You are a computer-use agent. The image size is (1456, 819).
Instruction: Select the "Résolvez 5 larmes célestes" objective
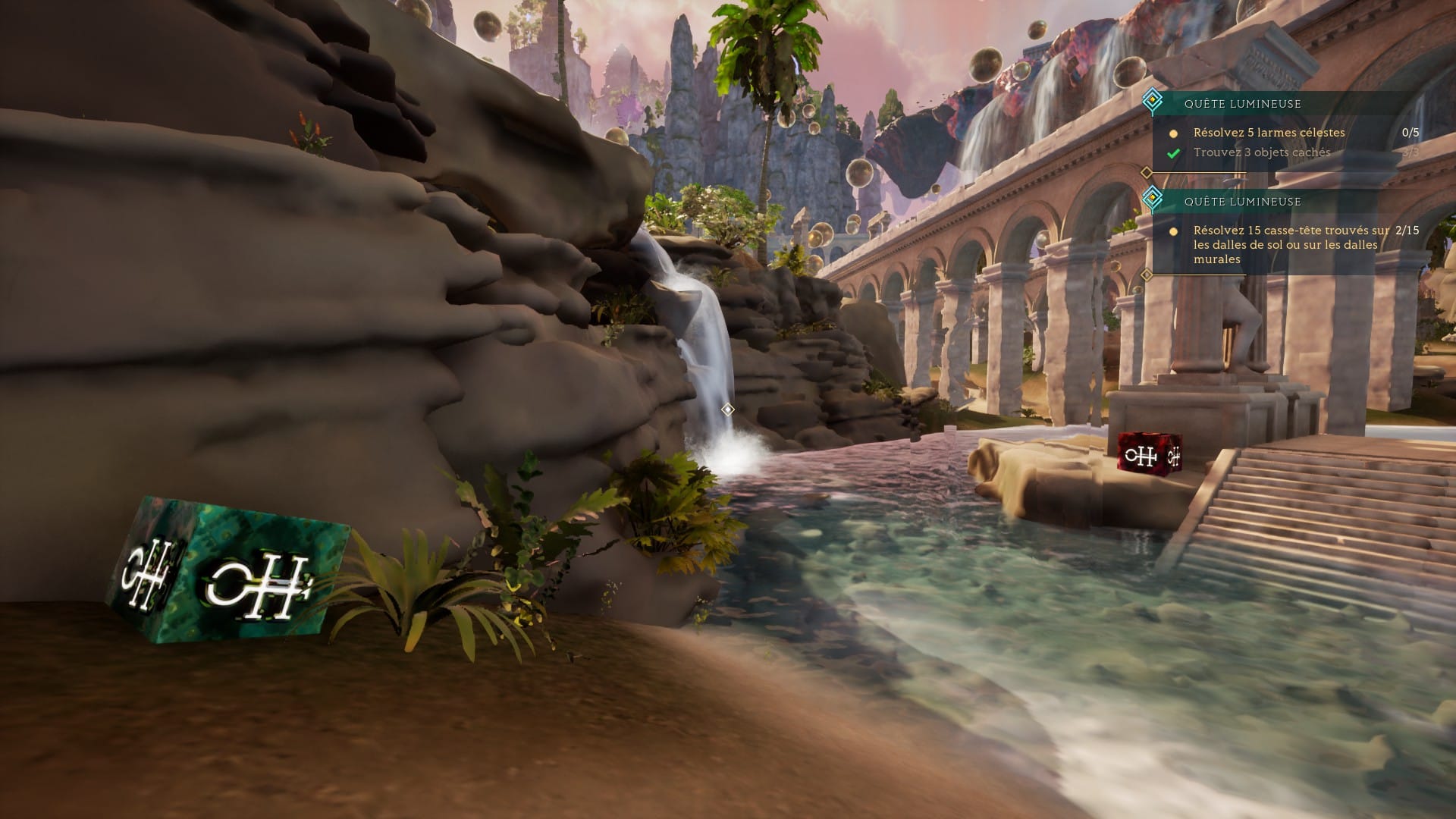(1269, 133)
